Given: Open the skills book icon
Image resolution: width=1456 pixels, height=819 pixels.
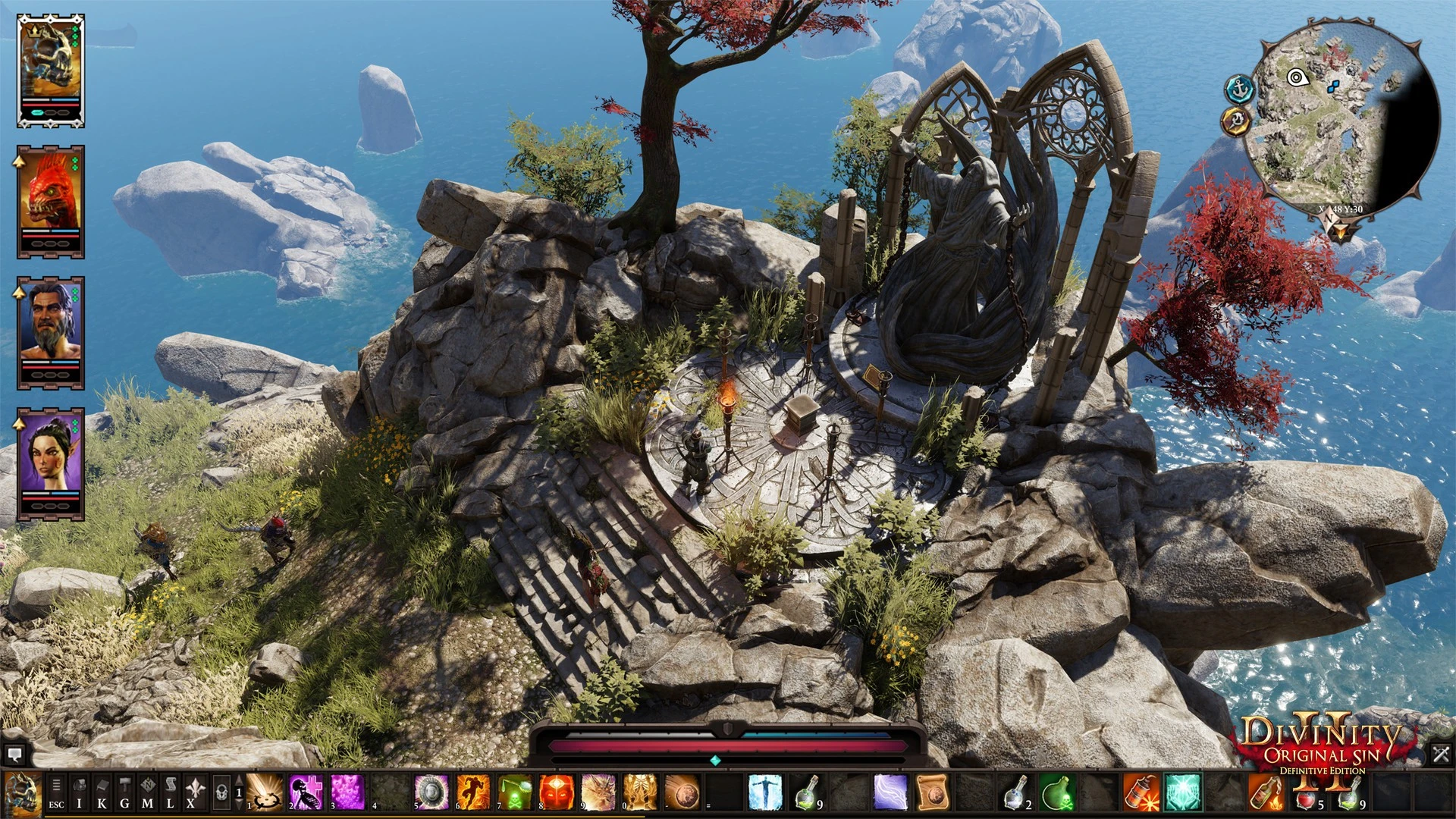Looking at the screenshot, I should coord(102,793).
